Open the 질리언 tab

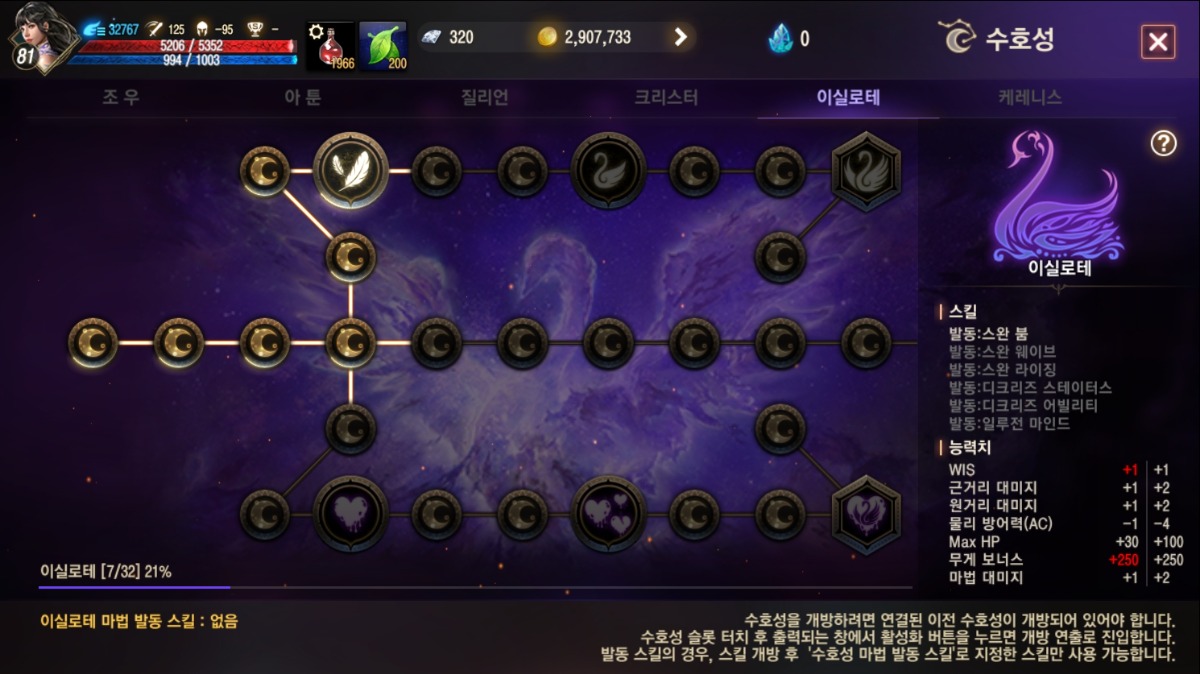485,98
